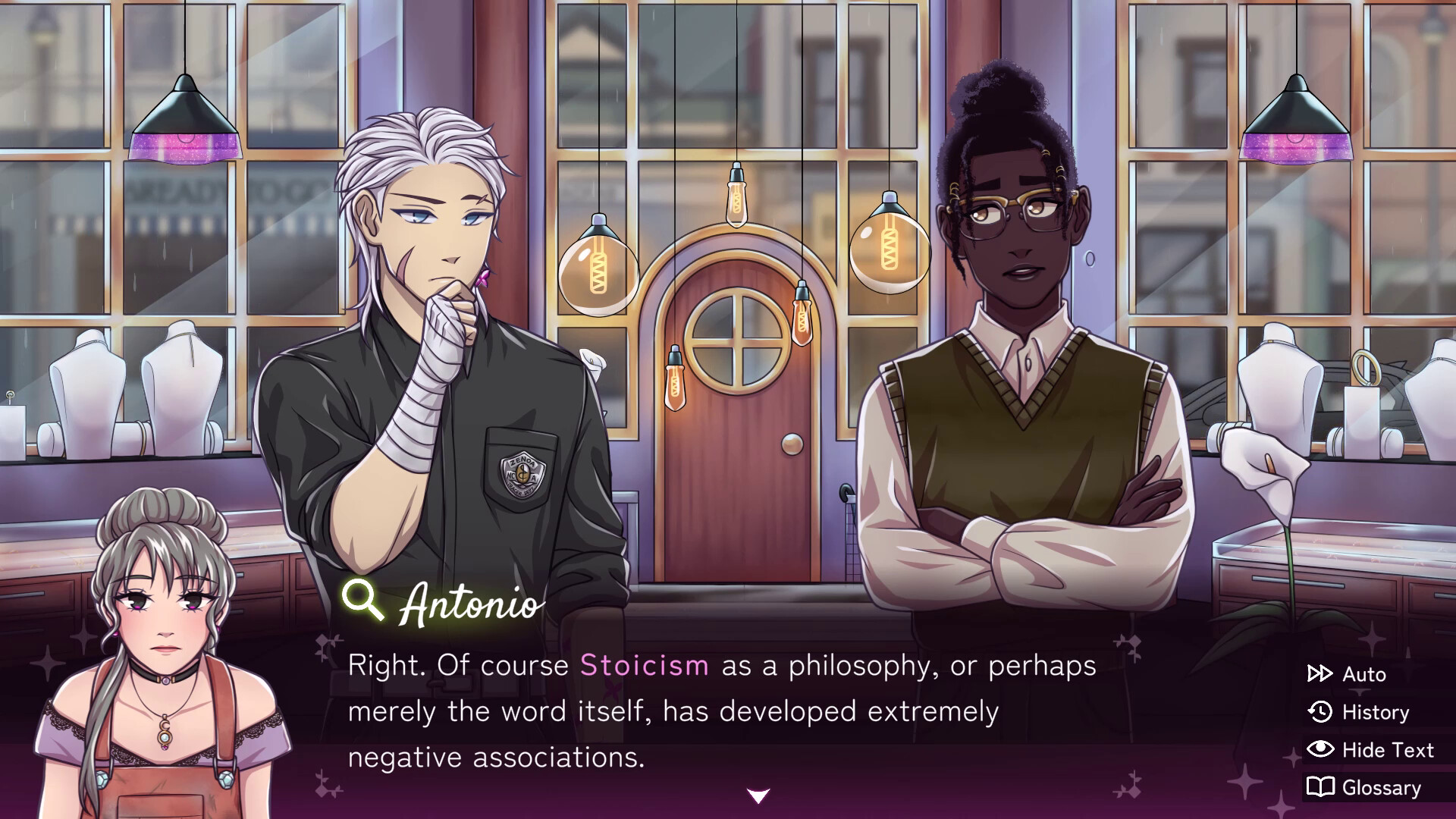Screen dimensions: 1456x819
Task: Open the Glossary book icon
Action: click(1321, 788)
